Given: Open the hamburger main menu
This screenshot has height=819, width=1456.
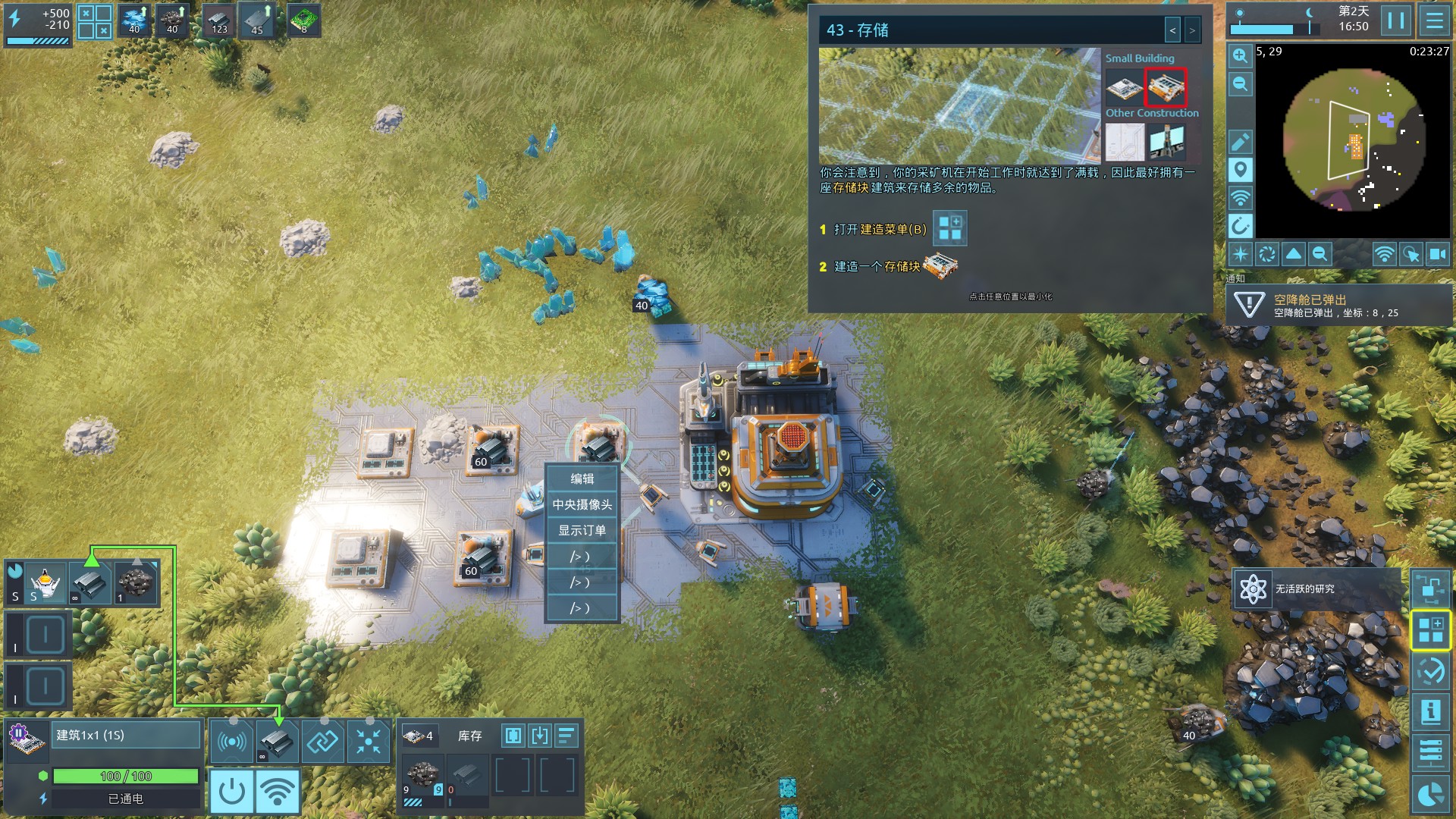Looking at the screenshot, I should [1434, 20].
